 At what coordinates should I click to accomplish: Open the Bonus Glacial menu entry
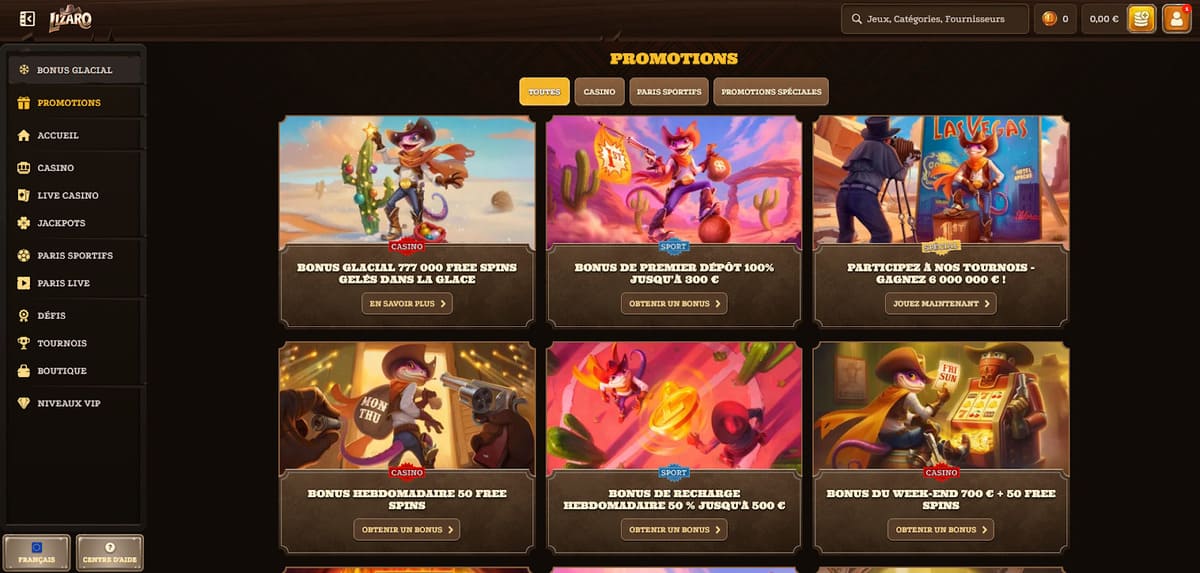75,70
